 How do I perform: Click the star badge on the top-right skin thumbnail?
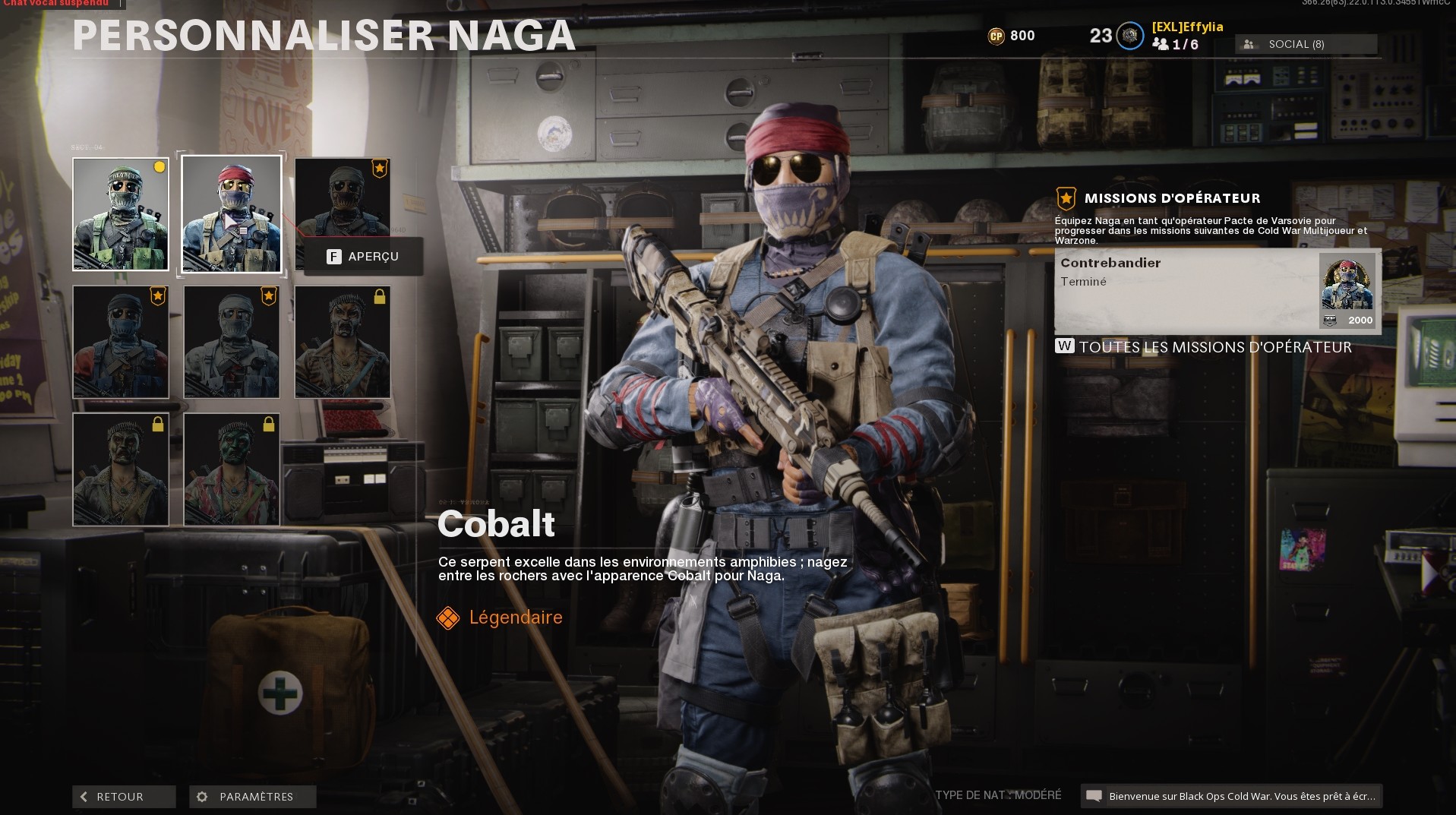coord(378,169)
